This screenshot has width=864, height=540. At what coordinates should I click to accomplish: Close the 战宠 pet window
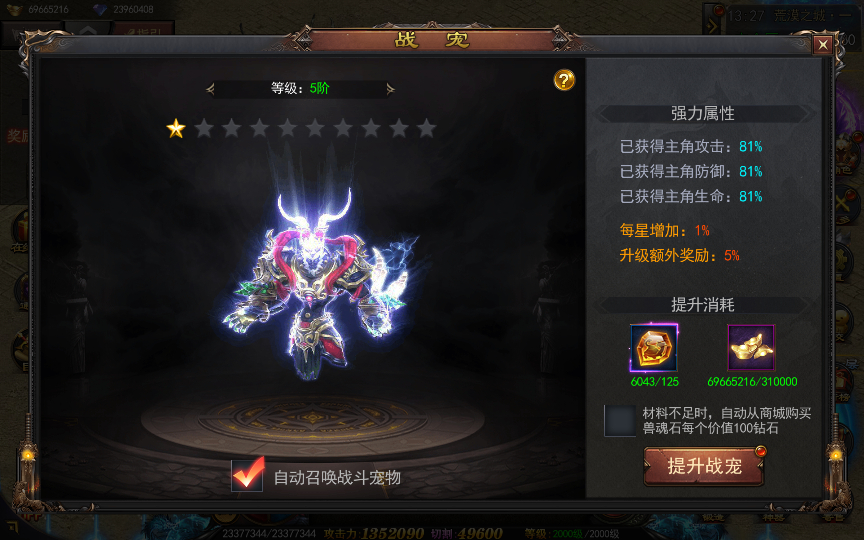tap(822, 45)
